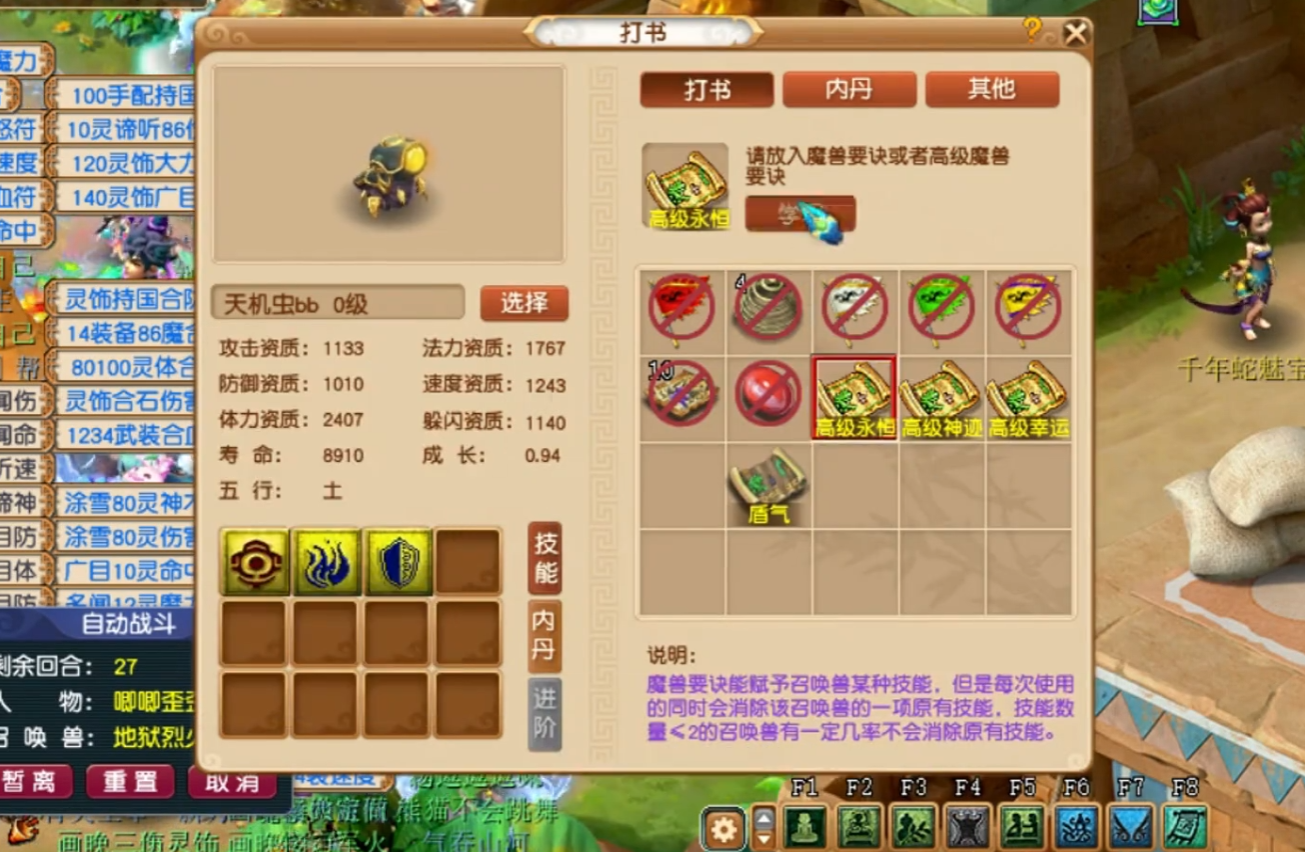1305x852 pixels.
Task: Select the 高级神迹 scroll
Action: pos(940,394)
